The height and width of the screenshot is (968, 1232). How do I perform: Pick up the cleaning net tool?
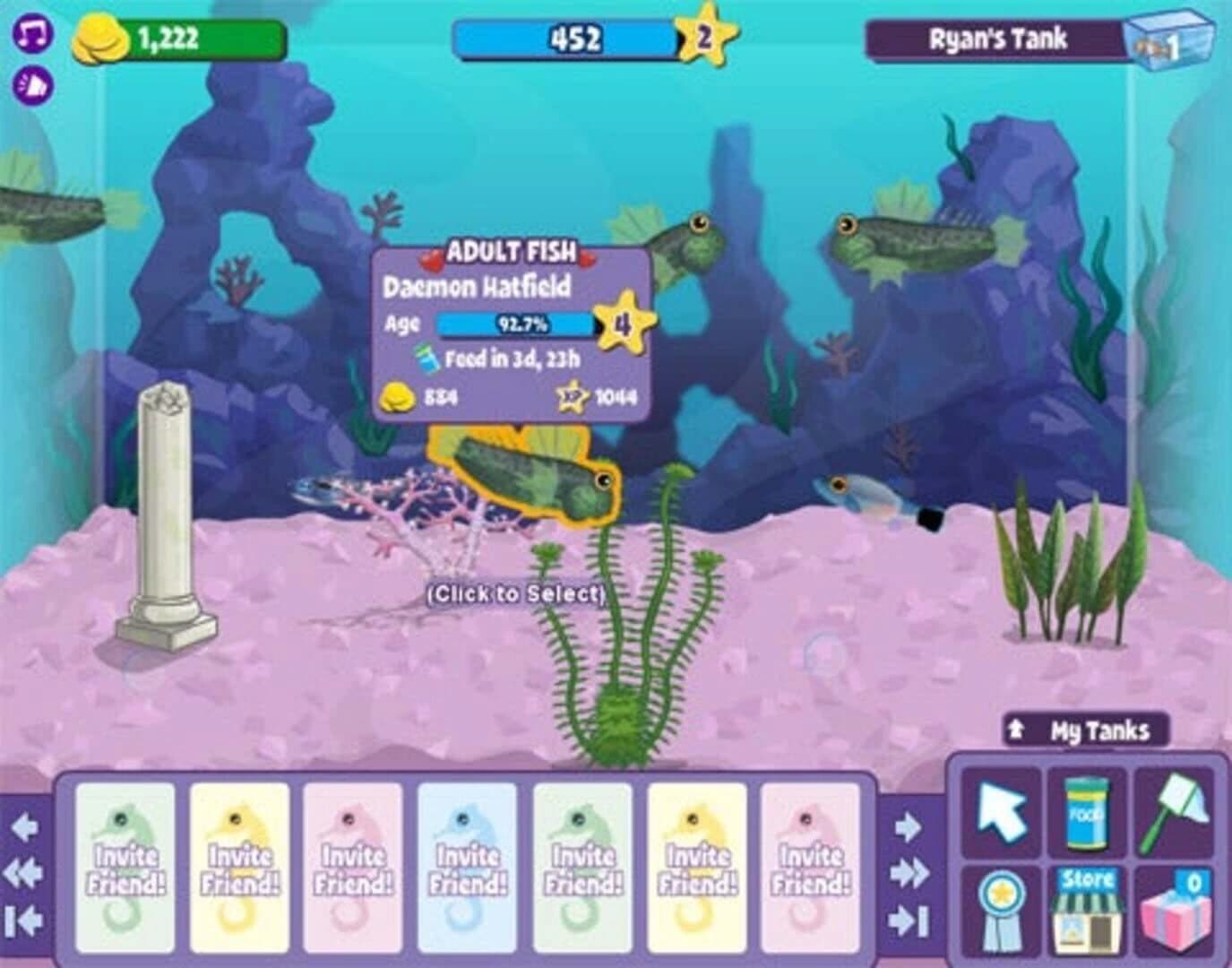pos(1175,808)
